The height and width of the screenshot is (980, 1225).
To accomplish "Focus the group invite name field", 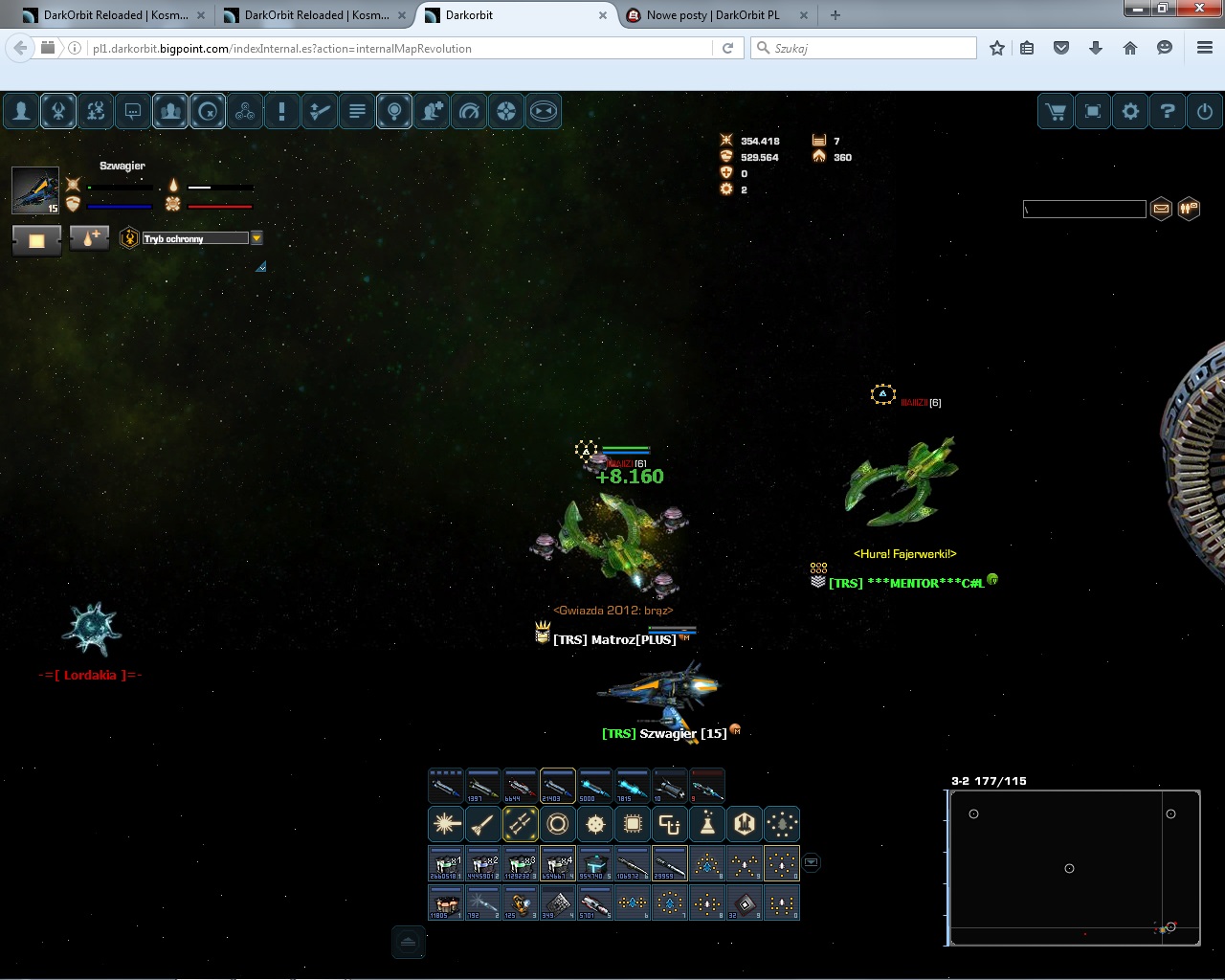I will 1084,209.
